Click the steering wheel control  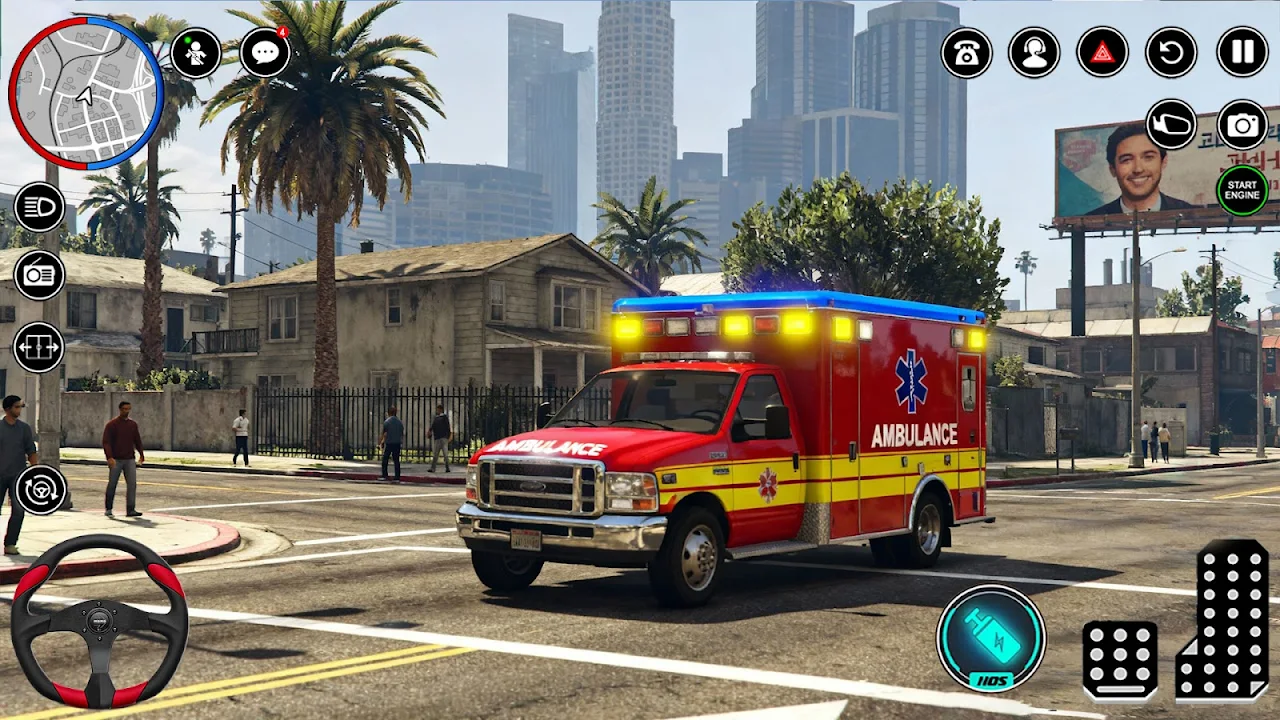tap(99, 620)
